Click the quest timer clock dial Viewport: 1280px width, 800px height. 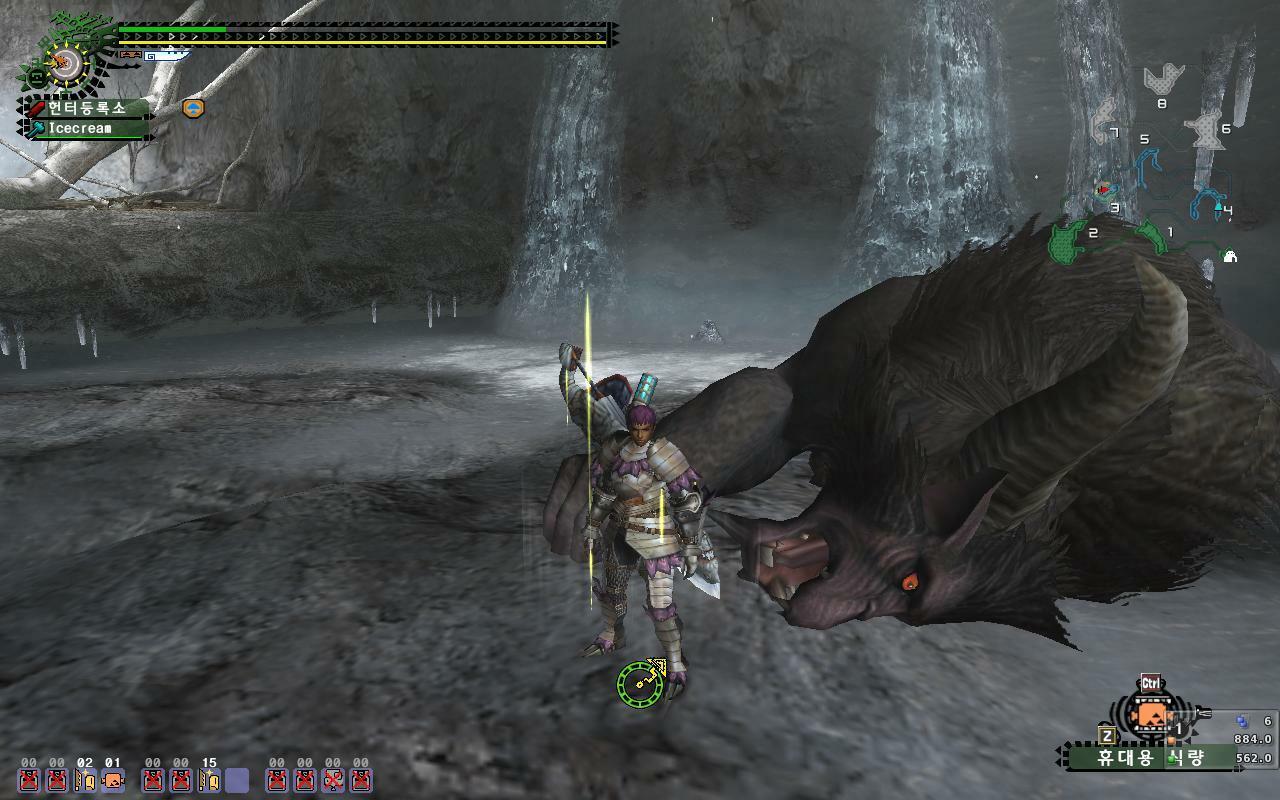[x=64, y=64]
